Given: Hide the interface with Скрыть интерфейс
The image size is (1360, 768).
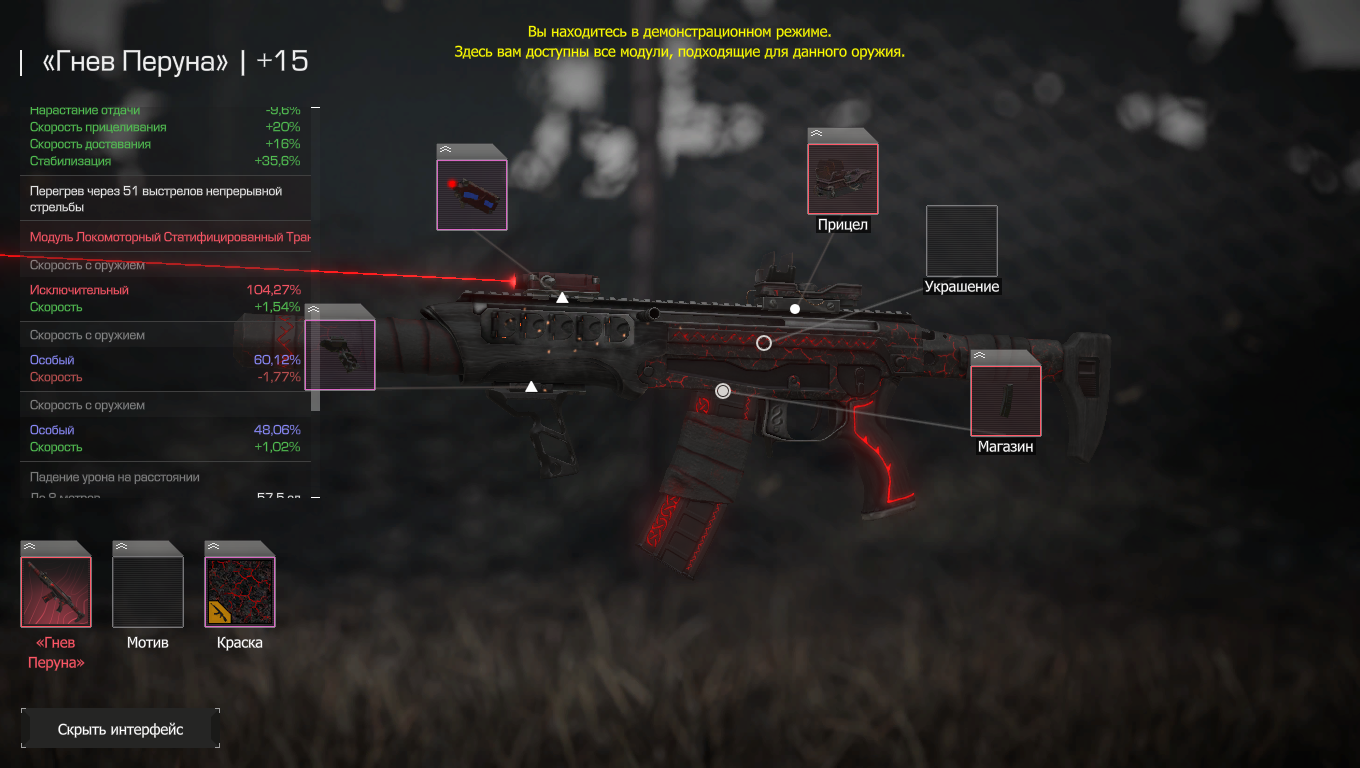Looking at the screenshot, I should (120, 729).
